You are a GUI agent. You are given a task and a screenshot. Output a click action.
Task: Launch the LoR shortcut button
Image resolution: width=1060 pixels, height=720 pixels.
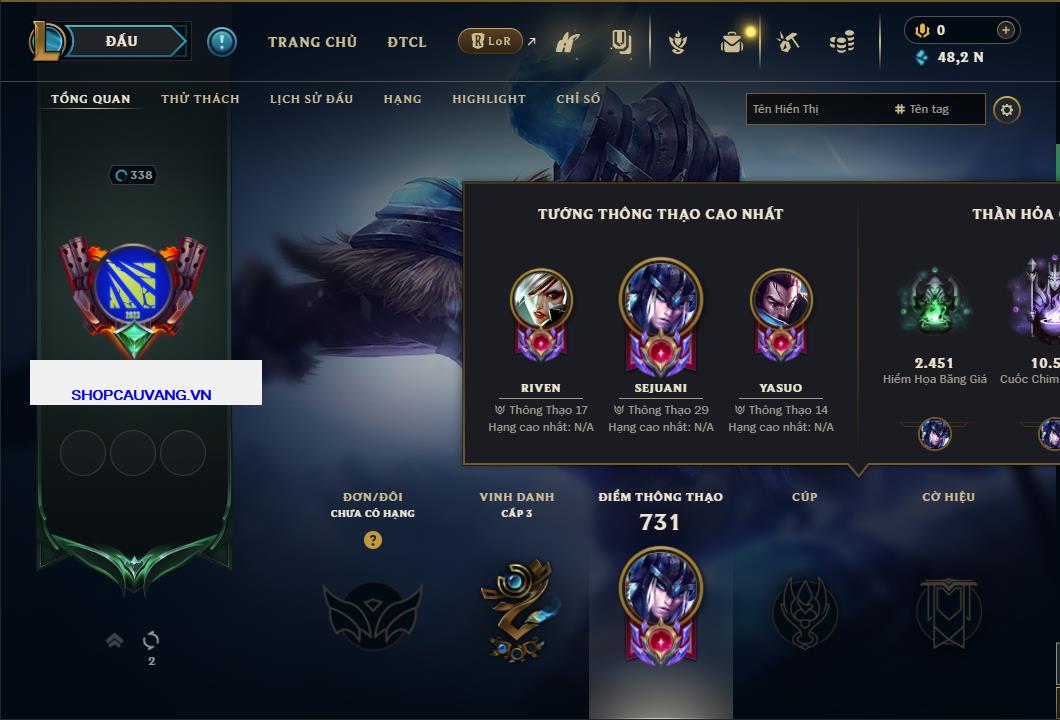pos(490,42)
